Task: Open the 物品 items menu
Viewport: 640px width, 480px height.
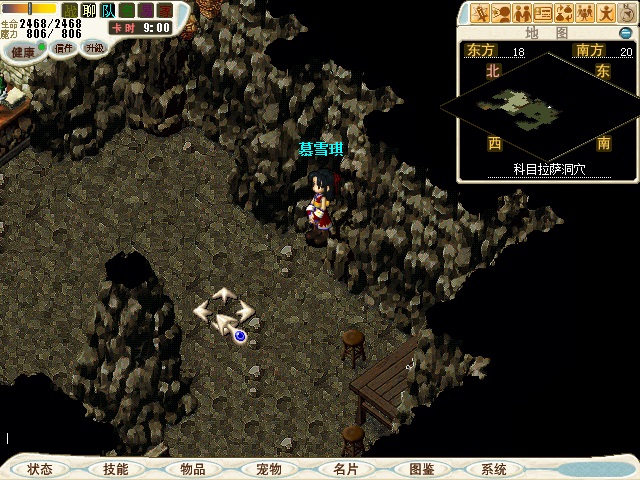Action: (x=192, y=469)
